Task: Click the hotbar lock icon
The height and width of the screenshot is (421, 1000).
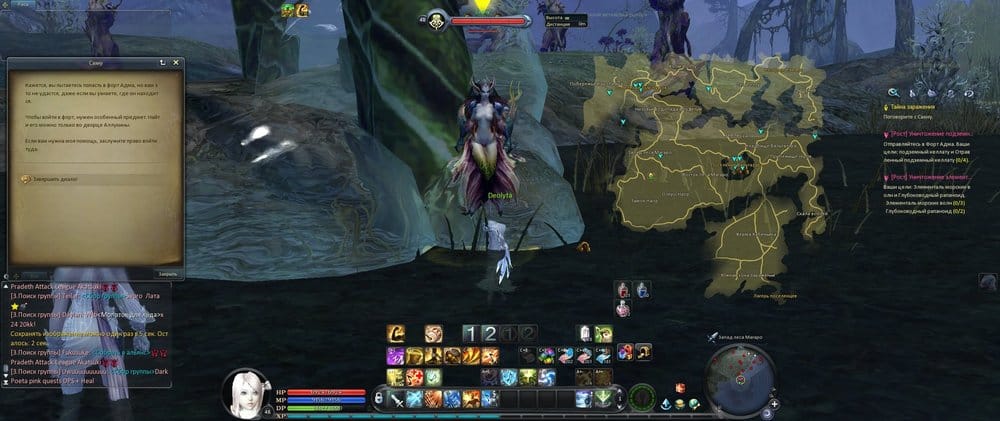Action: [380, 398]
